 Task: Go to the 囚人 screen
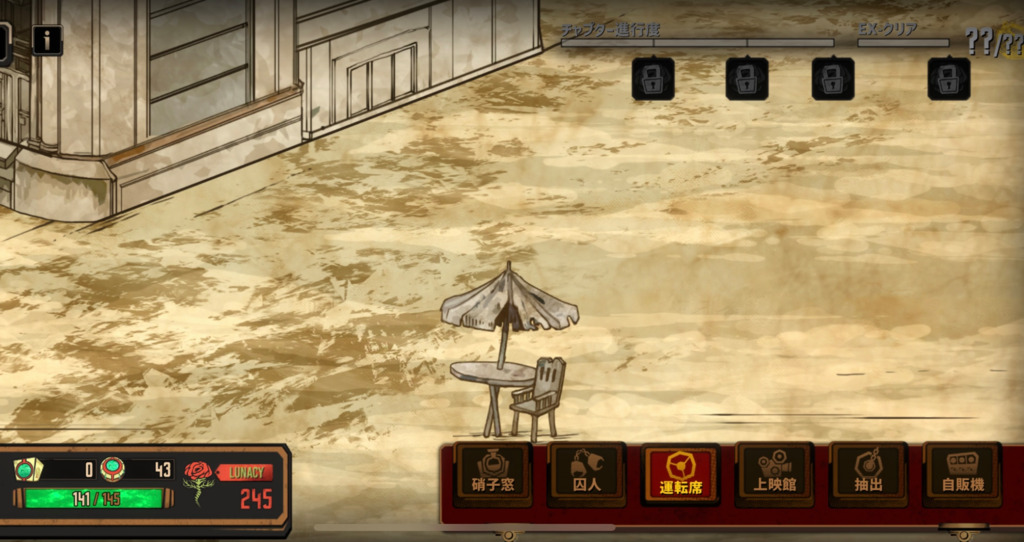click(x=586, y=473)
